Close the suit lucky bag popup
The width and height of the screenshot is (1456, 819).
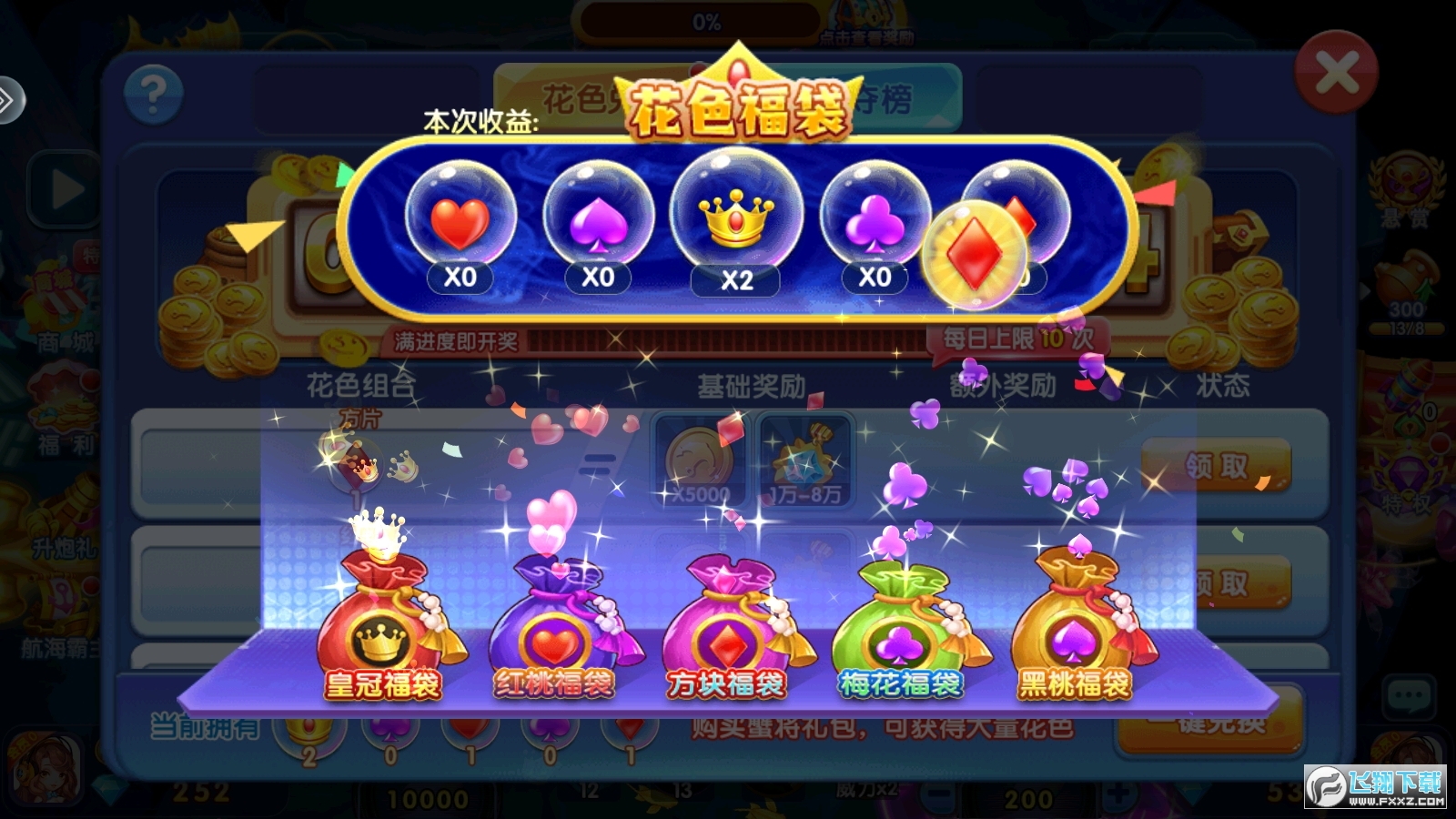1336,73
